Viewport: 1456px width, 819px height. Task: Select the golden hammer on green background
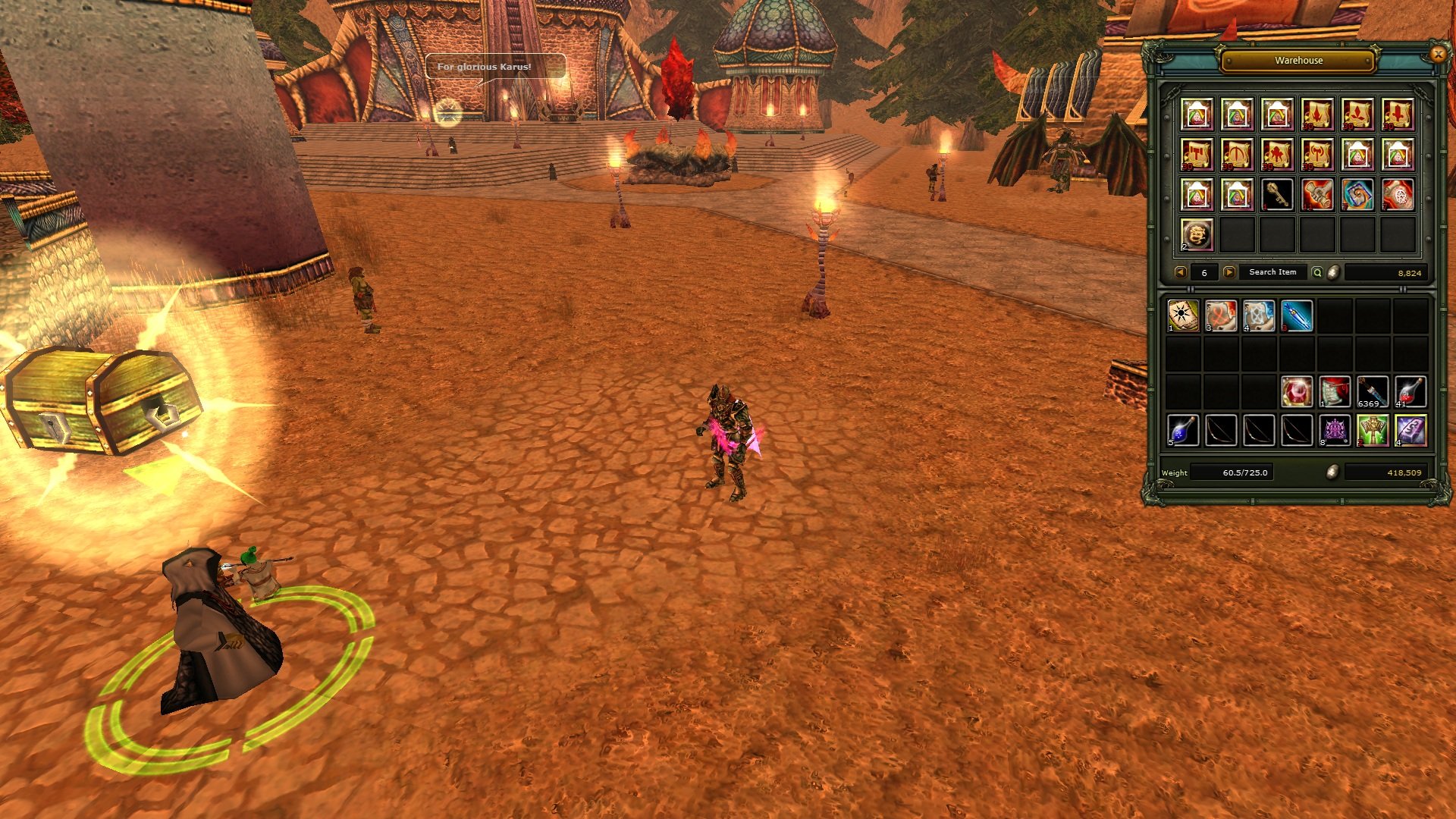tap(1373, 430)
